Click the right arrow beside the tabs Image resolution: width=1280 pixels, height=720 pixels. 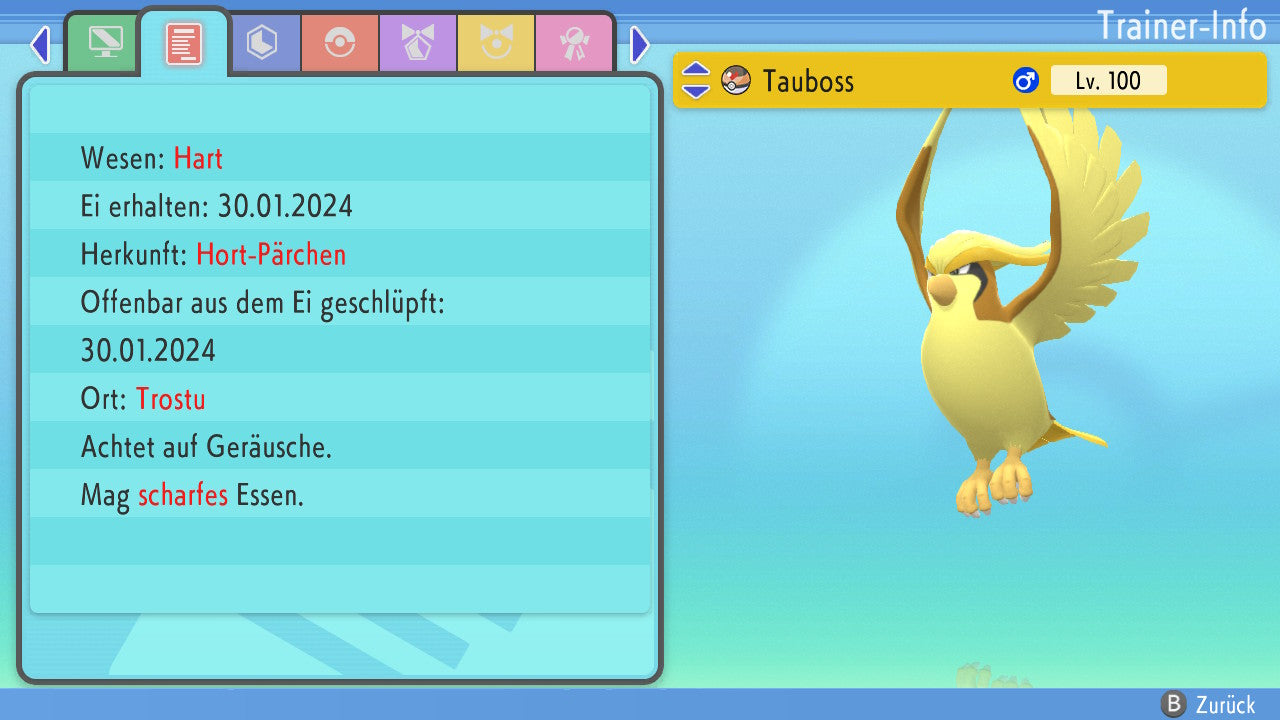(640, 44)
